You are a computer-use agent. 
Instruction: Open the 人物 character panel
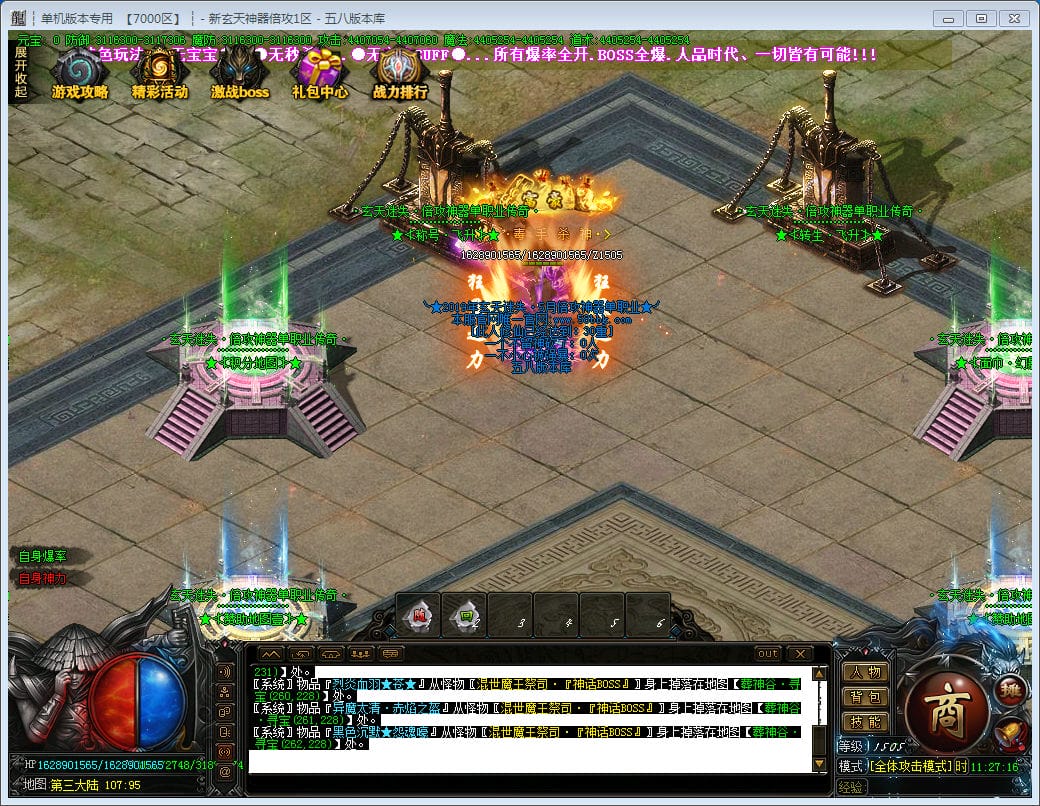(x=865, y=672)
